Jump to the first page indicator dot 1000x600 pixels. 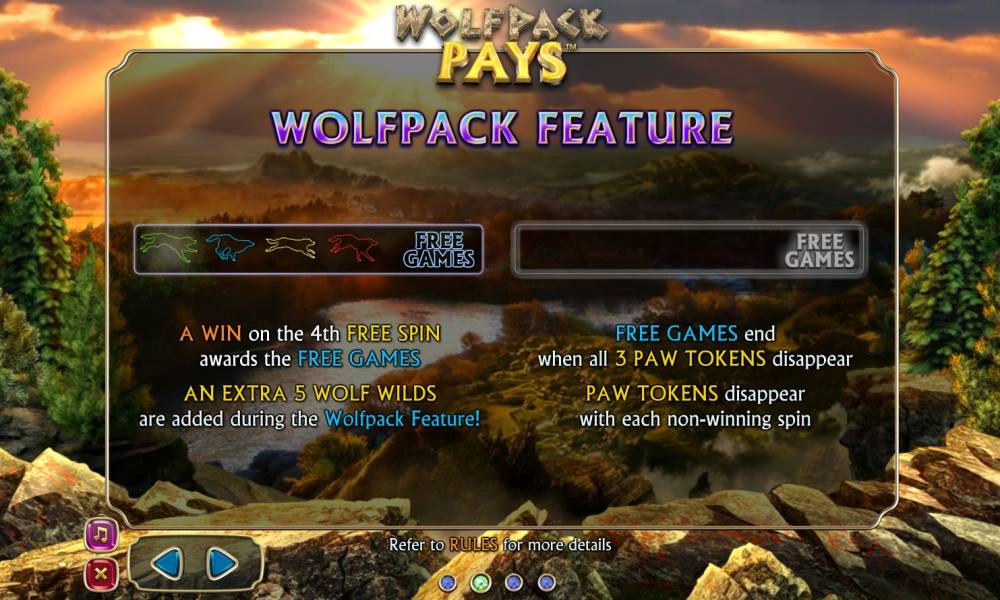pyautogui.click(x=448, y=581)
